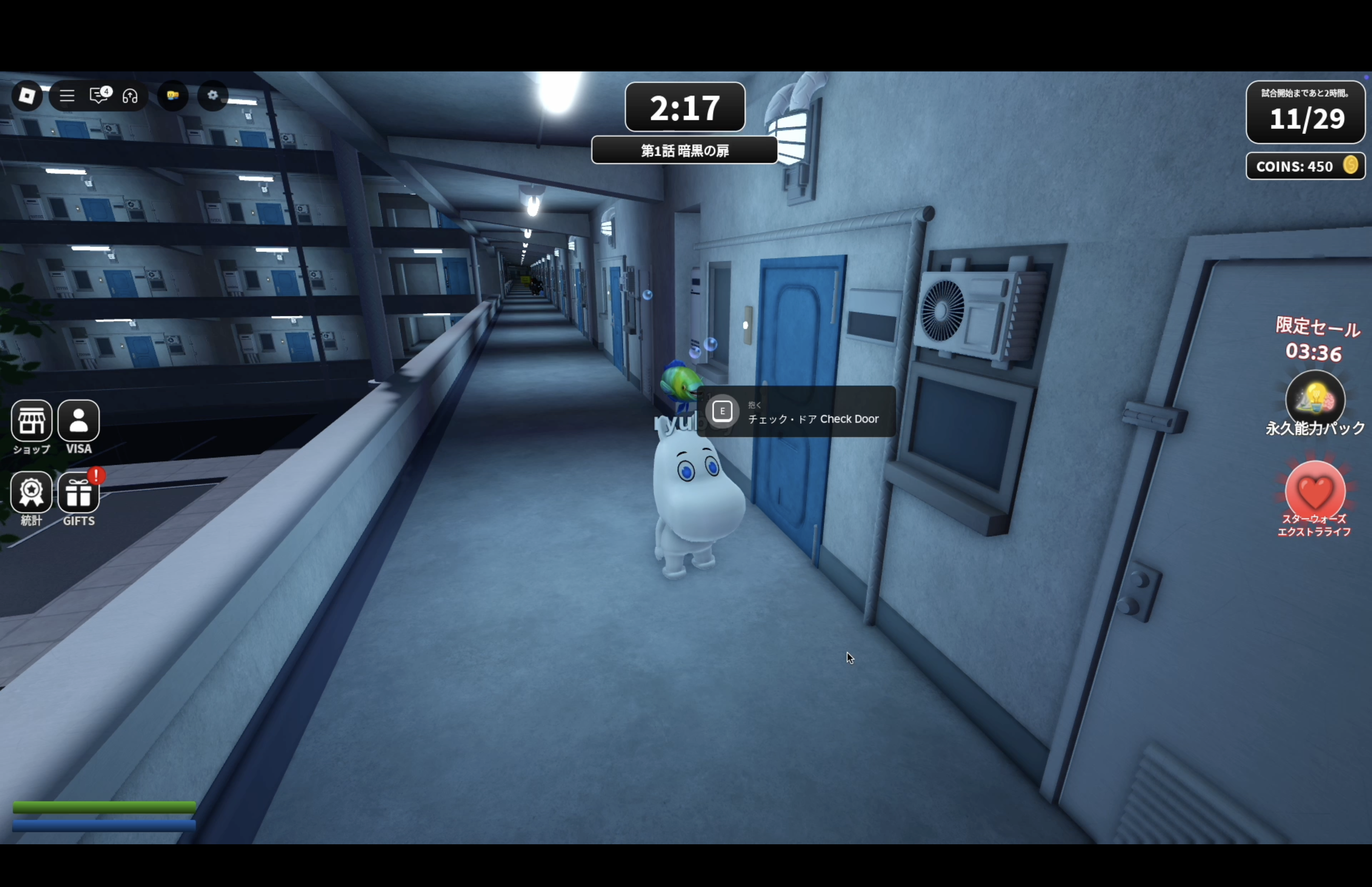Open the Roblox logo menu

(27, 96)
